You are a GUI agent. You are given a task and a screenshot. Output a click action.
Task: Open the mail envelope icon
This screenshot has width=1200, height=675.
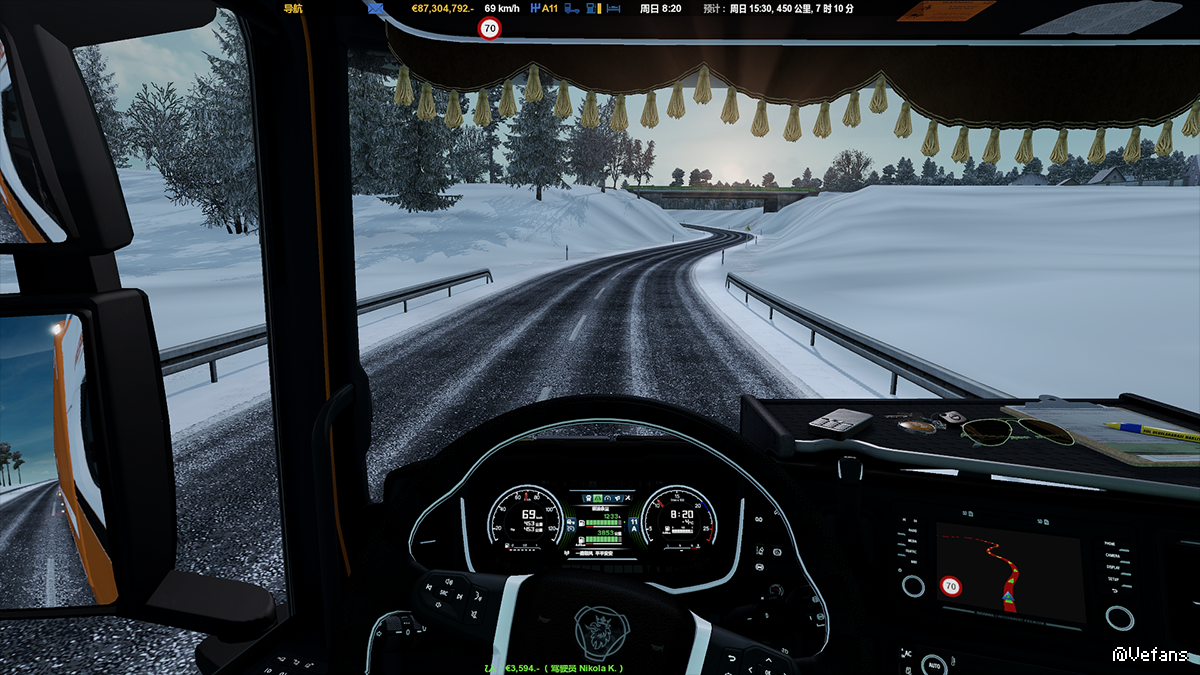point(375,8)
